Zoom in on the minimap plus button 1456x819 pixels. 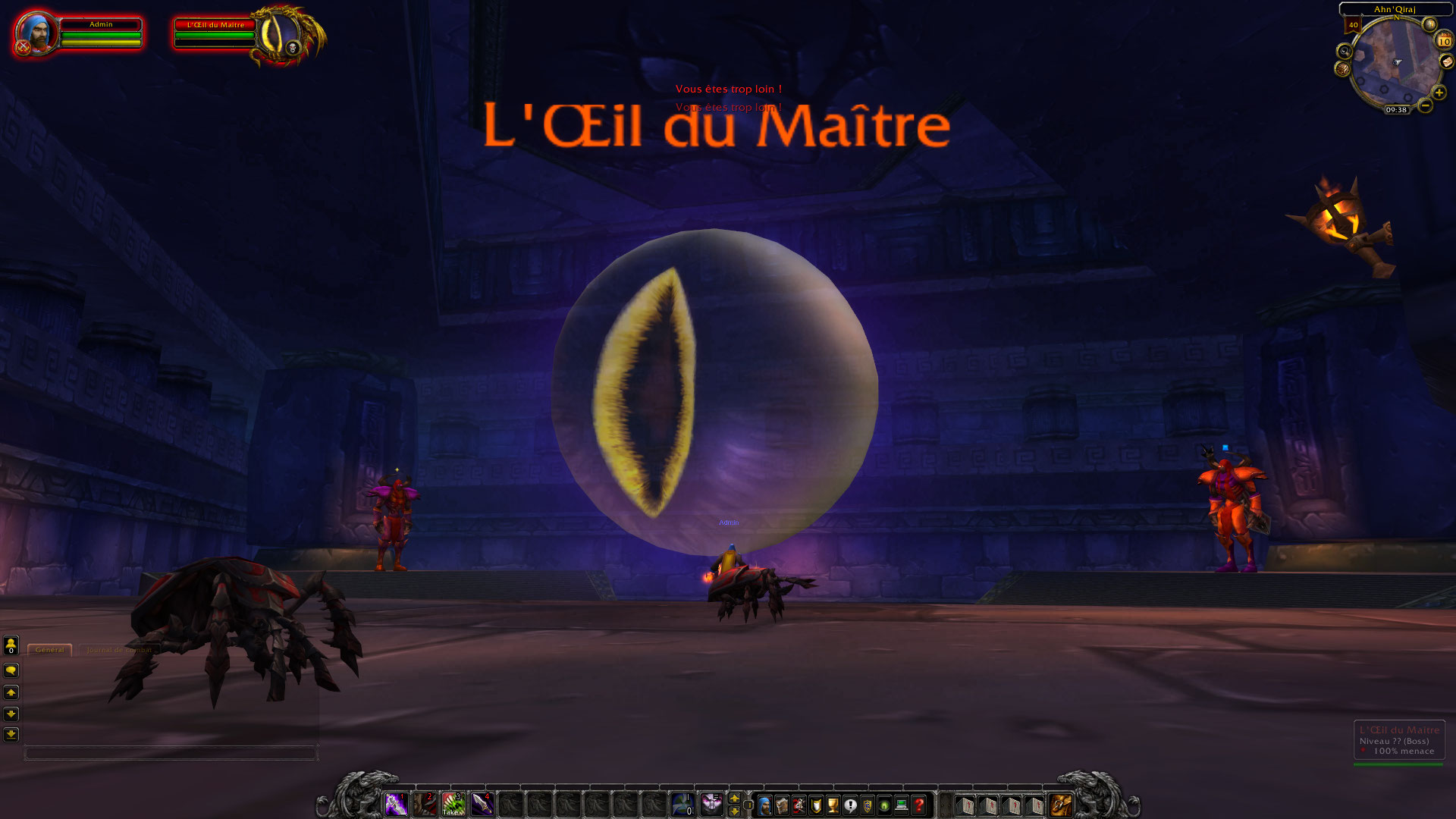pyautogui.click(x=1440, y=93)
